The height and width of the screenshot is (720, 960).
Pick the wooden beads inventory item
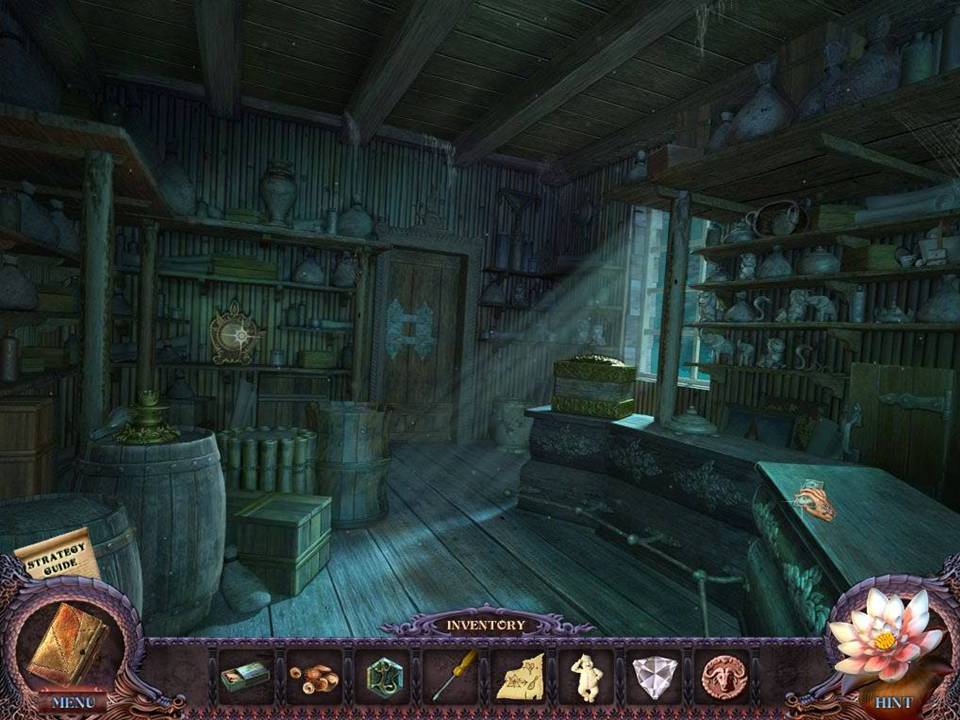coord(314,677)
